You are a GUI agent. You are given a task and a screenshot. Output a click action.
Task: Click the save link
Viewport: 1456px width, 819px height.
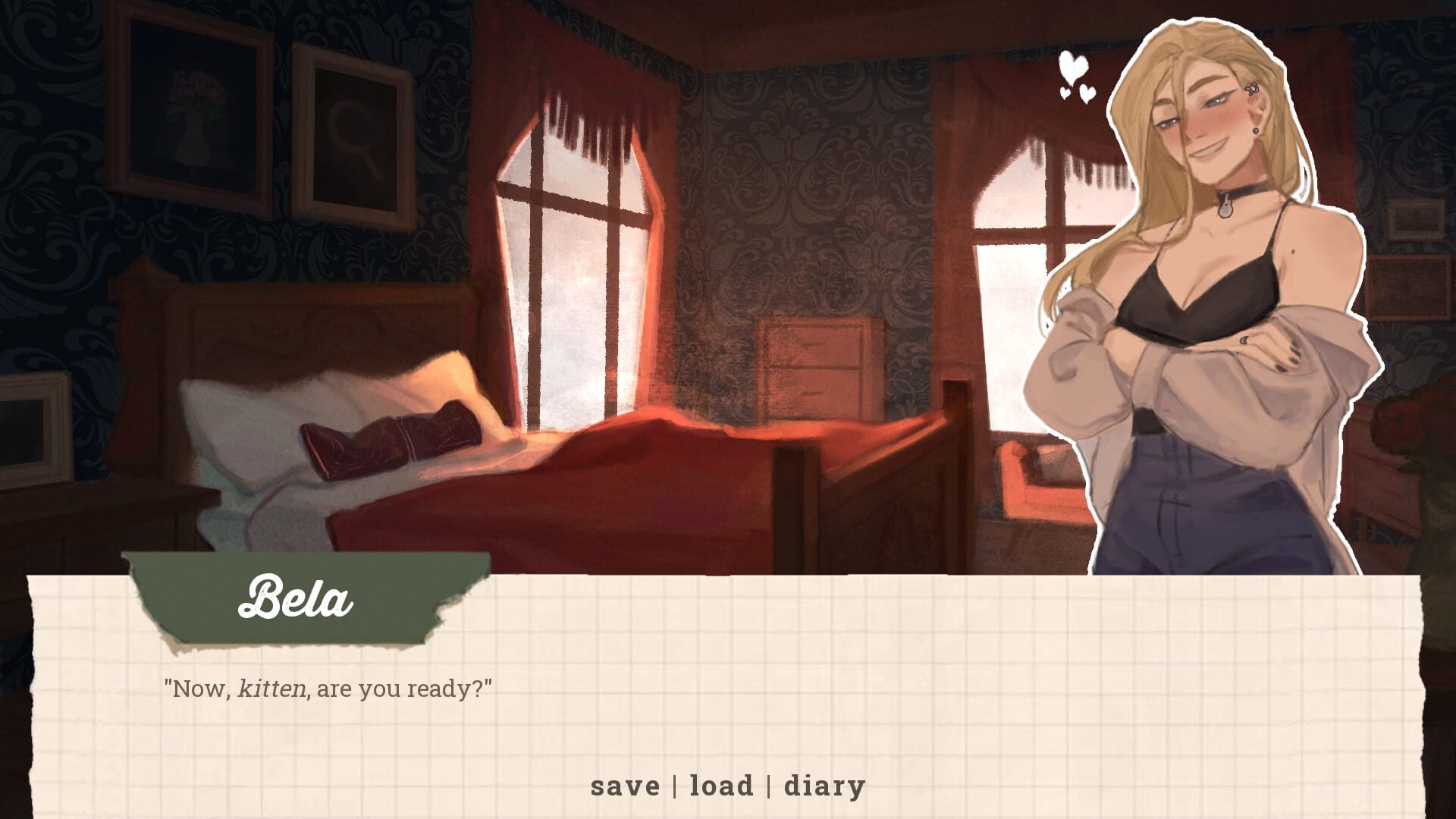tap(626, 786)
